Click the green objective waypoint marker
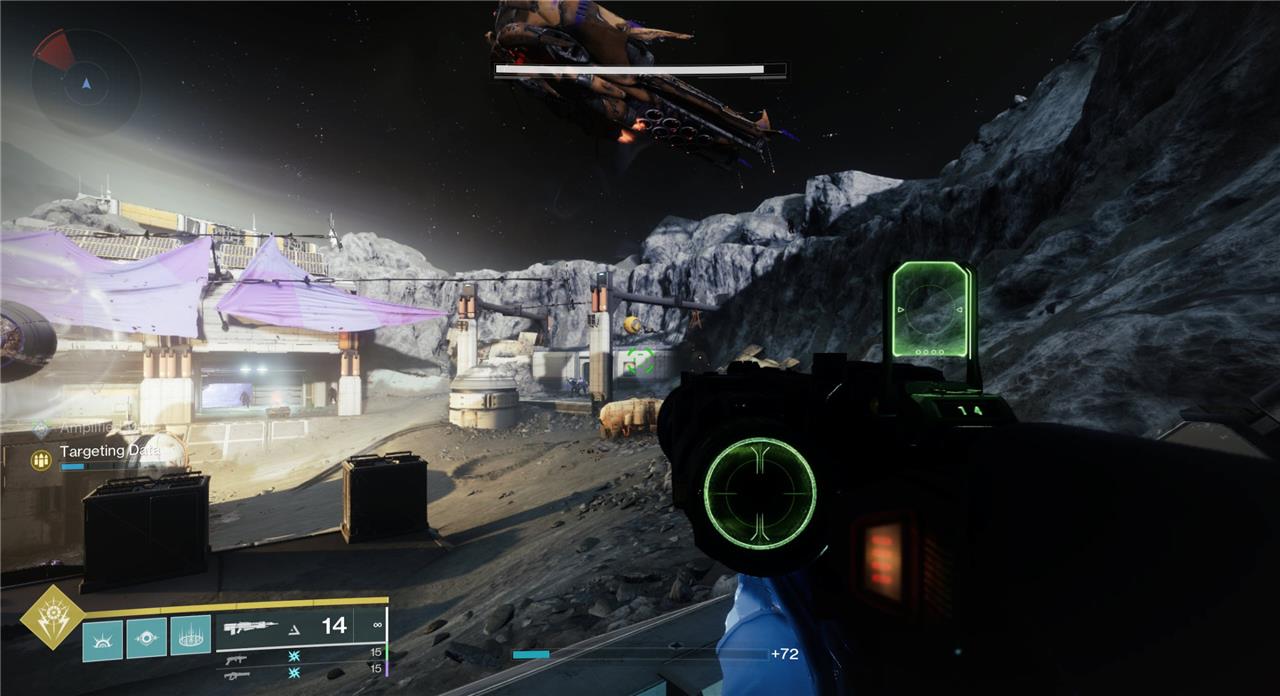 639,361
